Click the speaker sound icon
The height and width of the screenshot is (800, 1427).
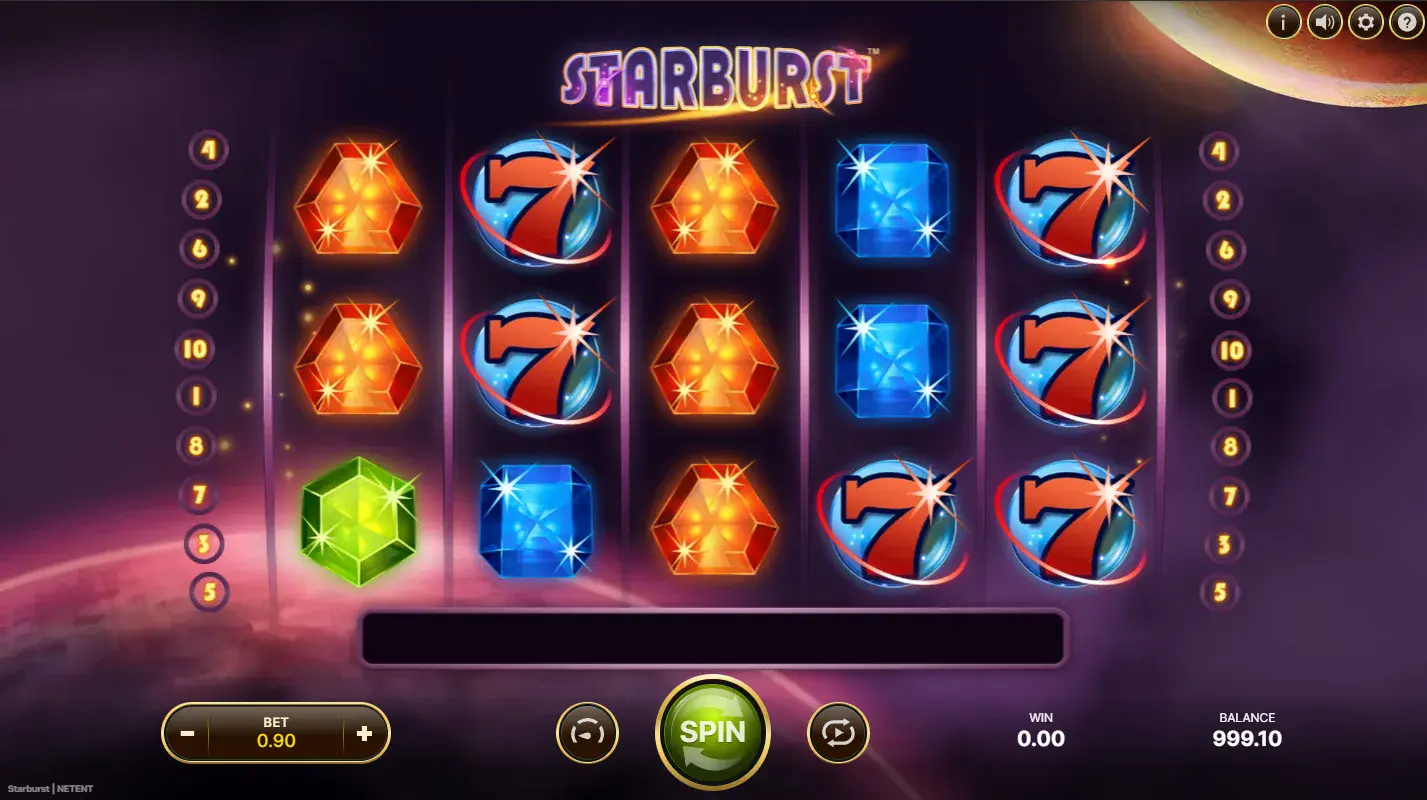[1324, 22]
